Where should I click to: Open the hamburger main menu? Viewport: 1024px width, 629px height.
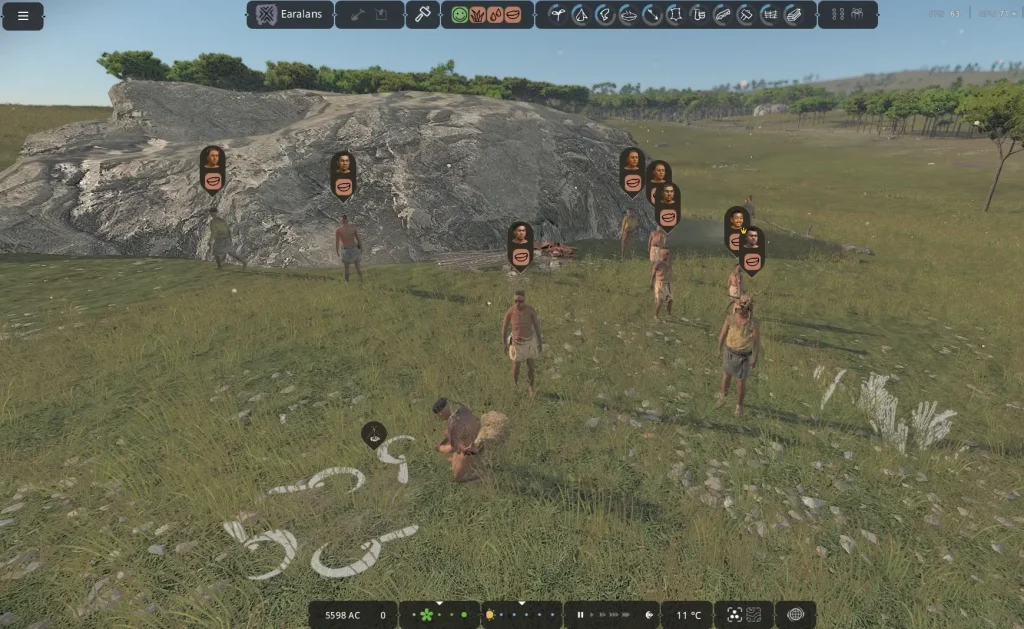(x=23, y=16)
